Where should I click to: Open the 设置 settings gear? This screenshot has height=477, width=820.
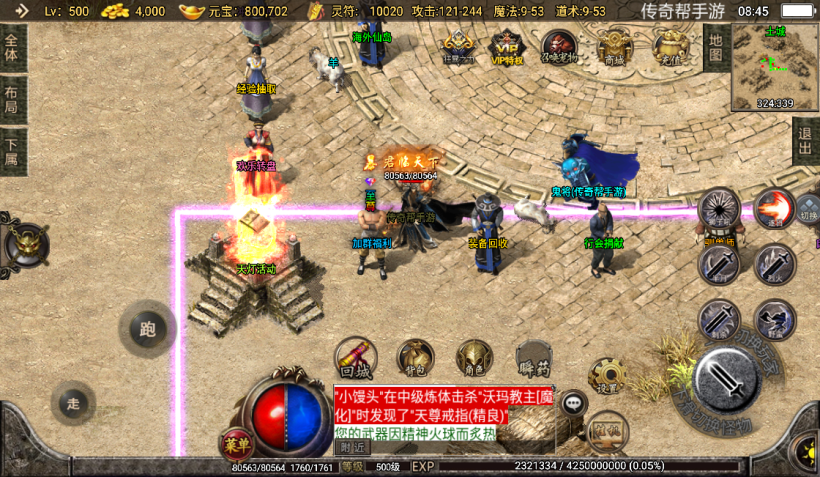click(x=607, y=376)
